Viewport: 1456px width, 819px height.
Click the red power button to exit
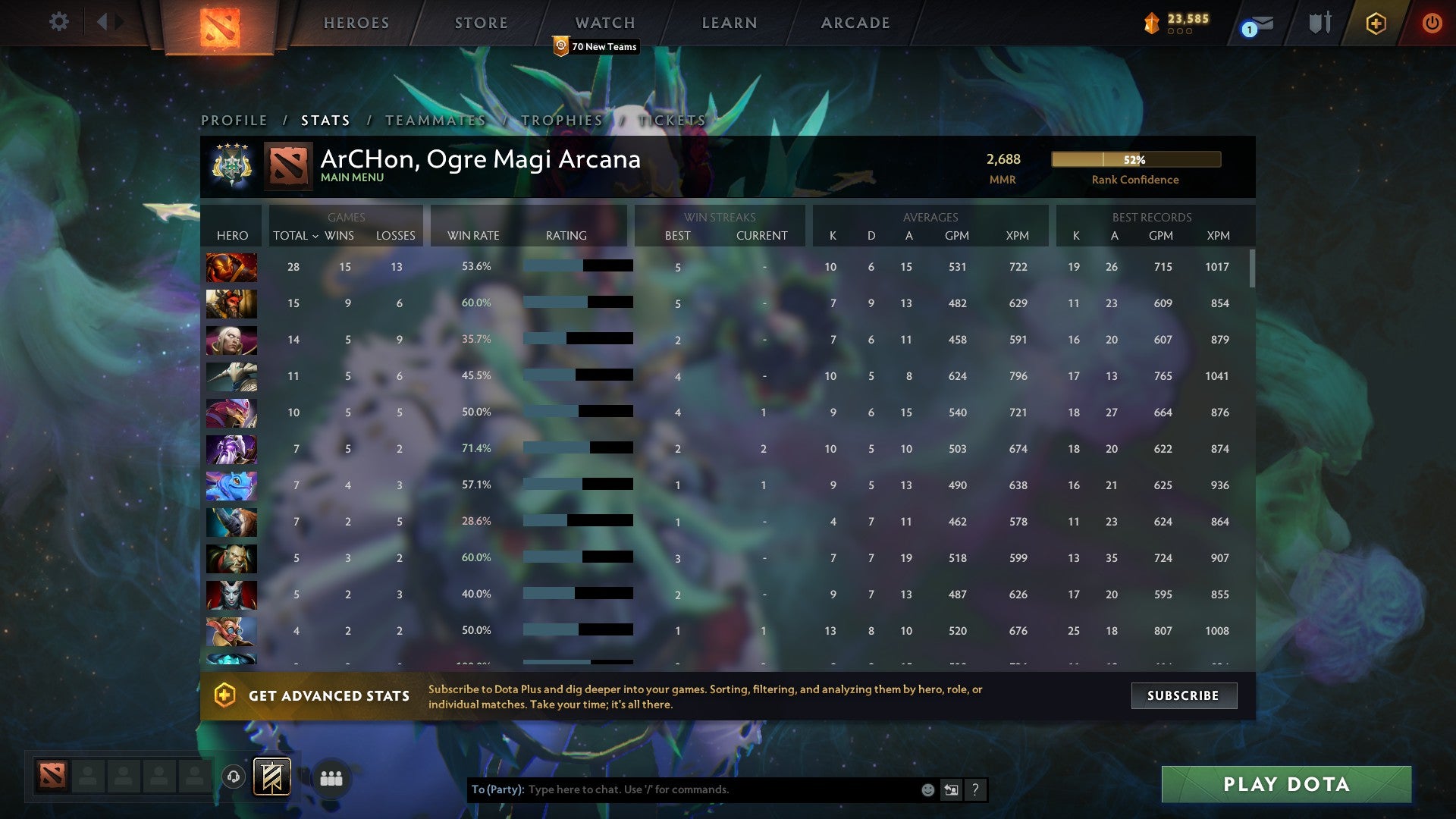tap(1432, 23)
